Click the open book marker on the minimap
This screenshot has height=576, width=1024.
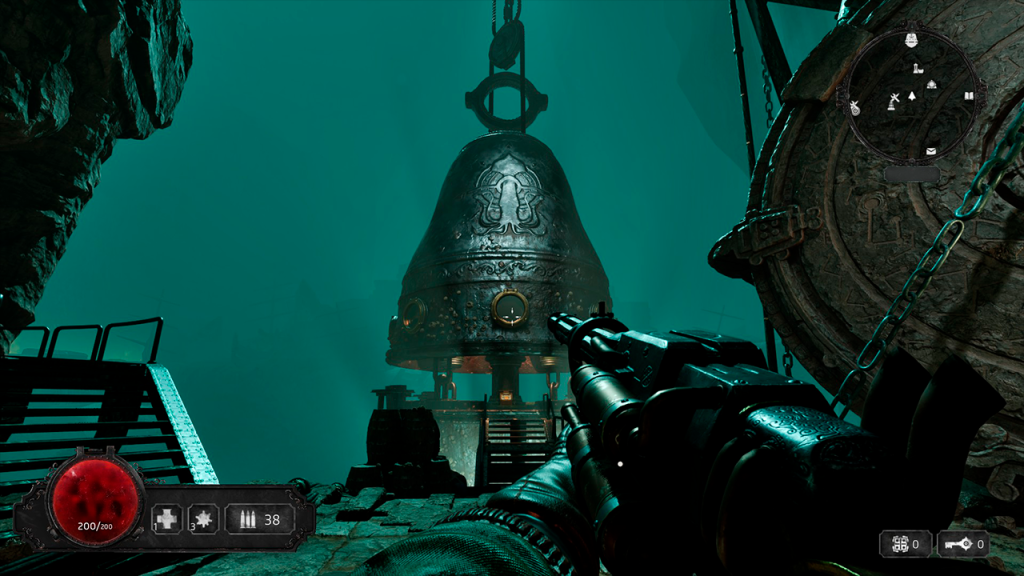tap(968, 96)
